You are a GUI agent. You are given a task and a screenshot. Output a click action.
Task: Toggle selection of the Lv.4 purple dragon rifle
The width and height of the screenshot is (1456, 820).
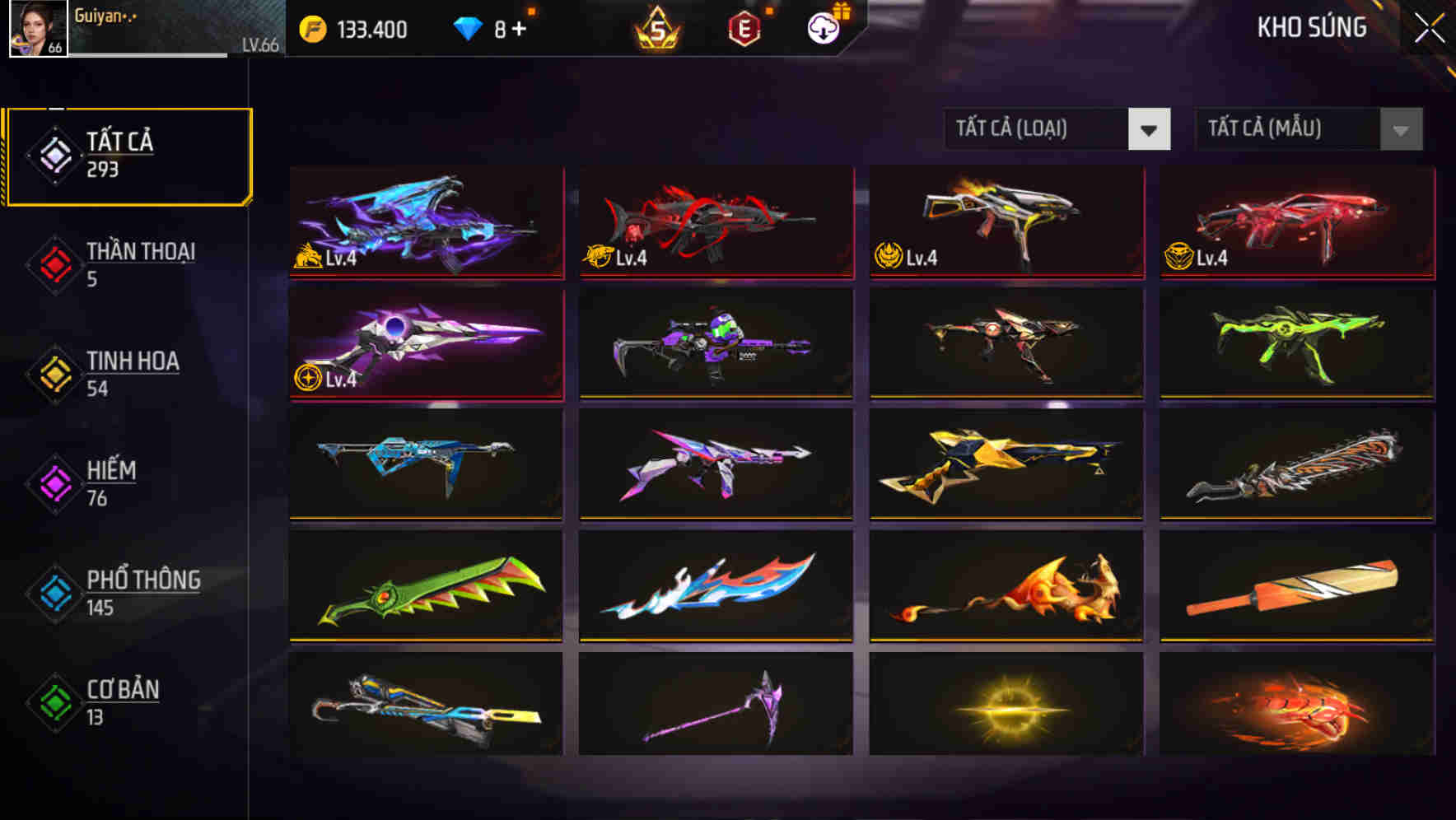click(x=425, y=224)
